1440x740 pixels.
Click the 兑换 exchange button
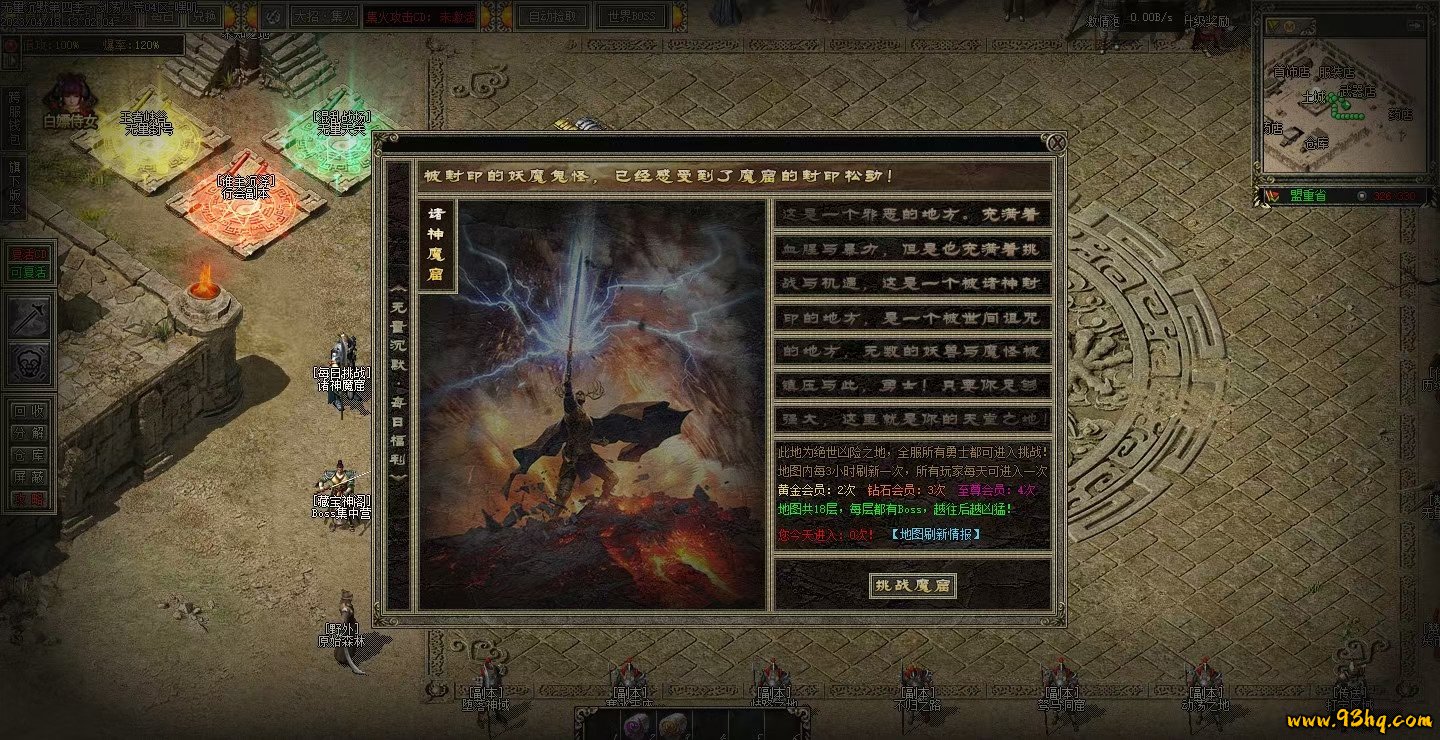pos(205,17)
